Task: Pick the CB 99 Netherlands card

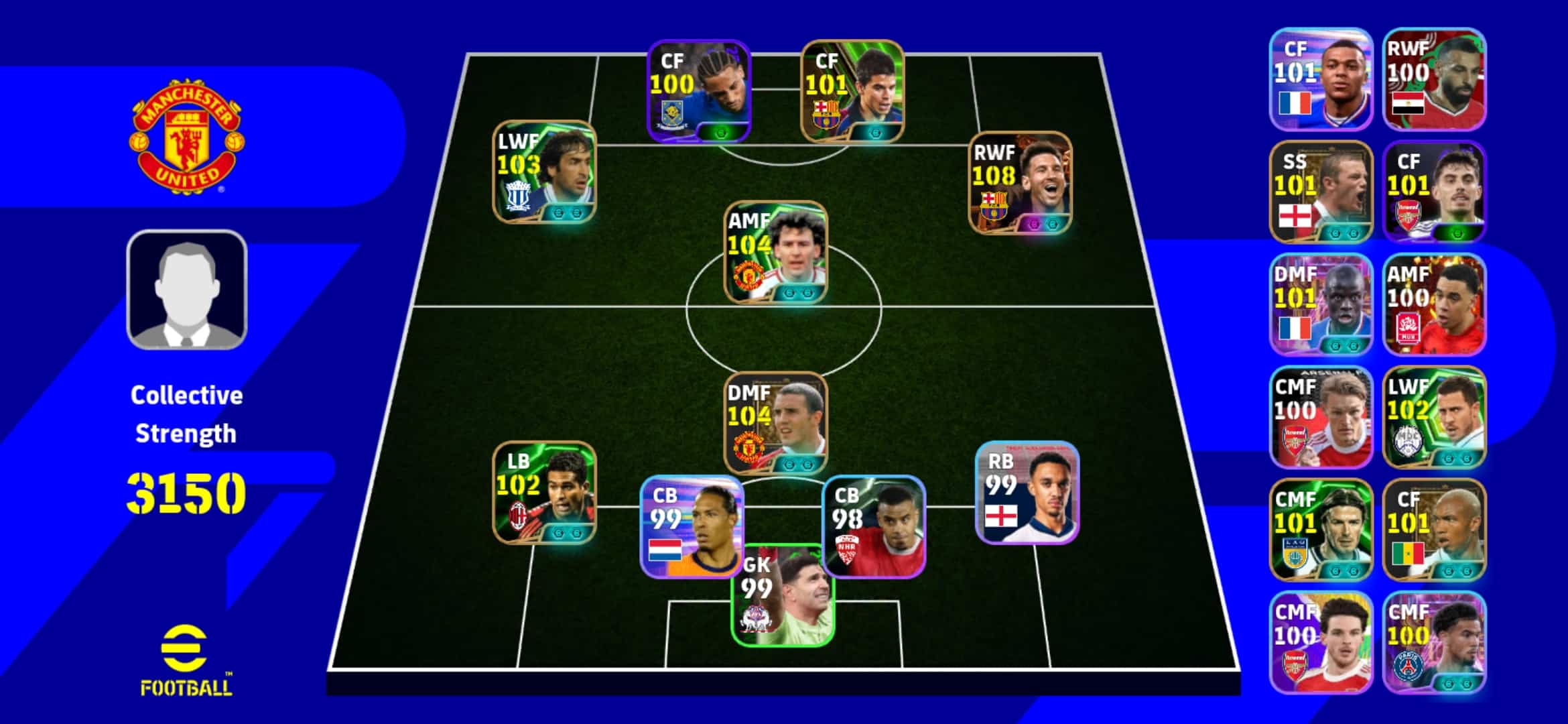Action: (692, 526)
